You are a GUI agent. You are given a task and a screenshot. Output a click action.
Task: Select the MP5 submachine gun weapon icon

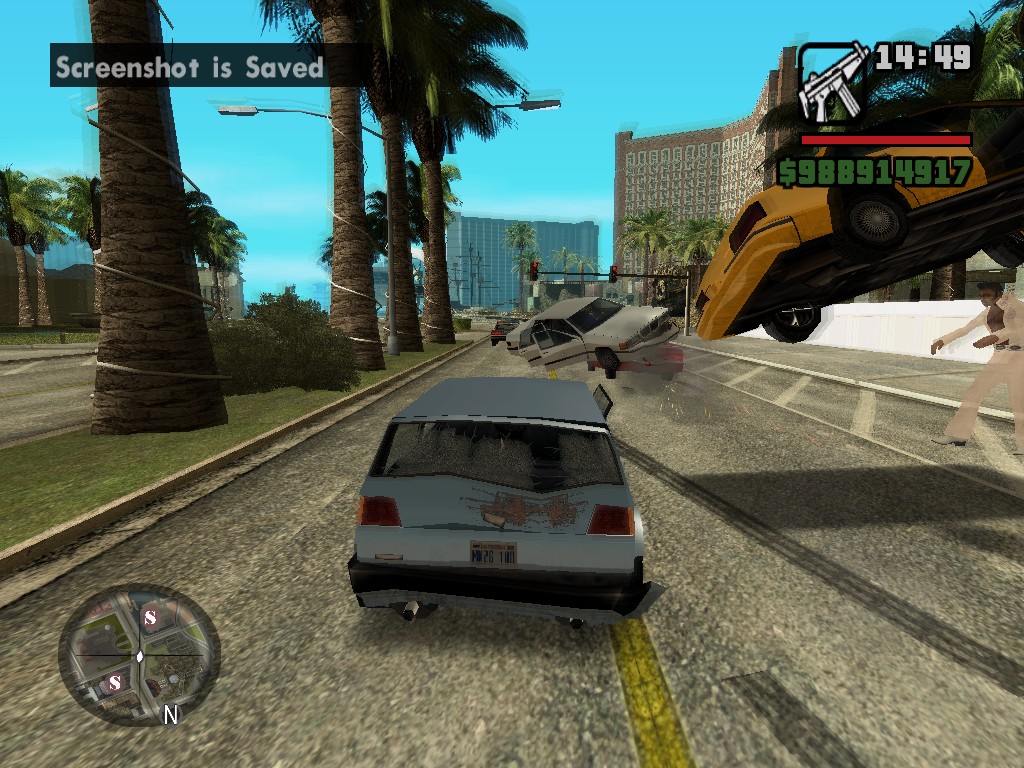833,84
